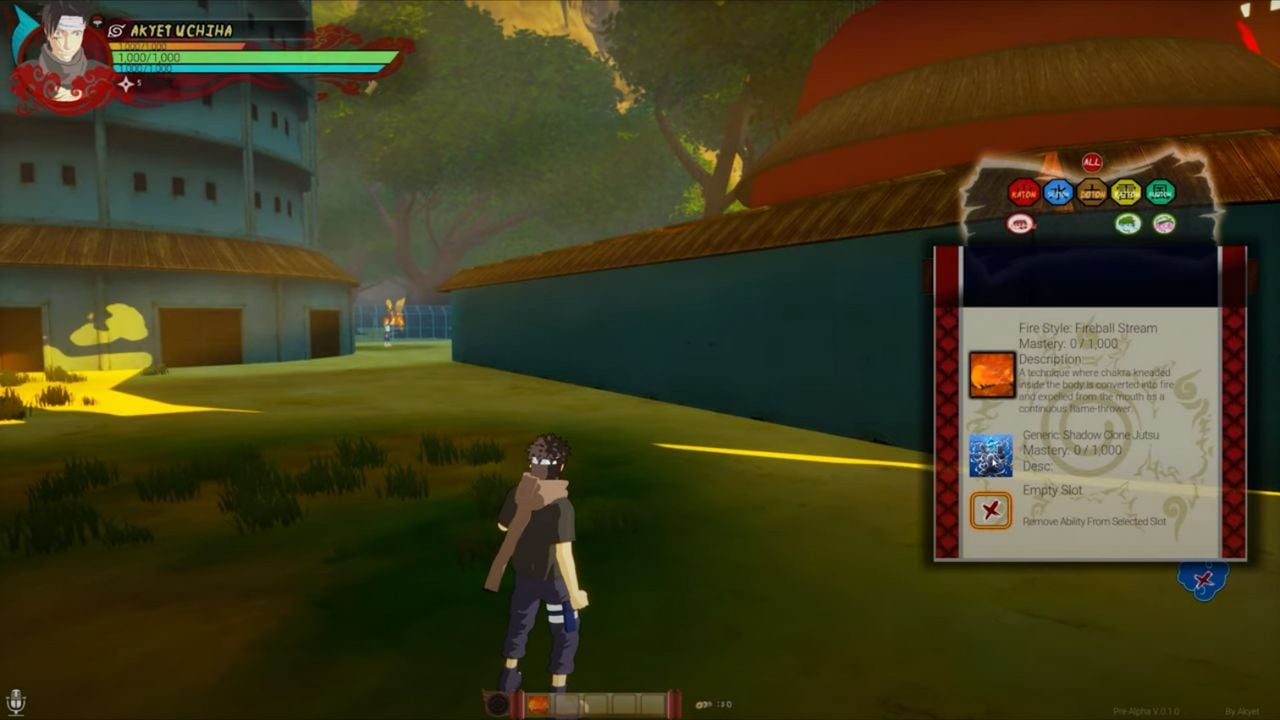
Task: Select the Raiton lightning element icon
Action: click(x=1124, y=191)
